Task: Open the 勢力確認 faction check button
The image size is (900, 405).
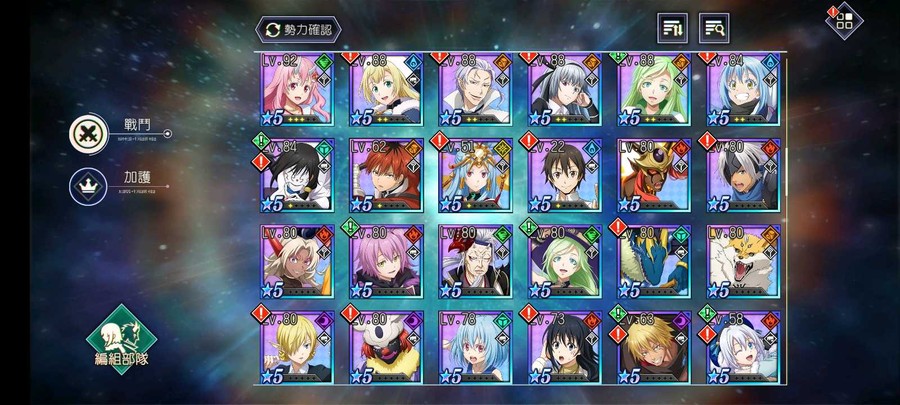Action: pyautogui.click(x=297, y=28)
